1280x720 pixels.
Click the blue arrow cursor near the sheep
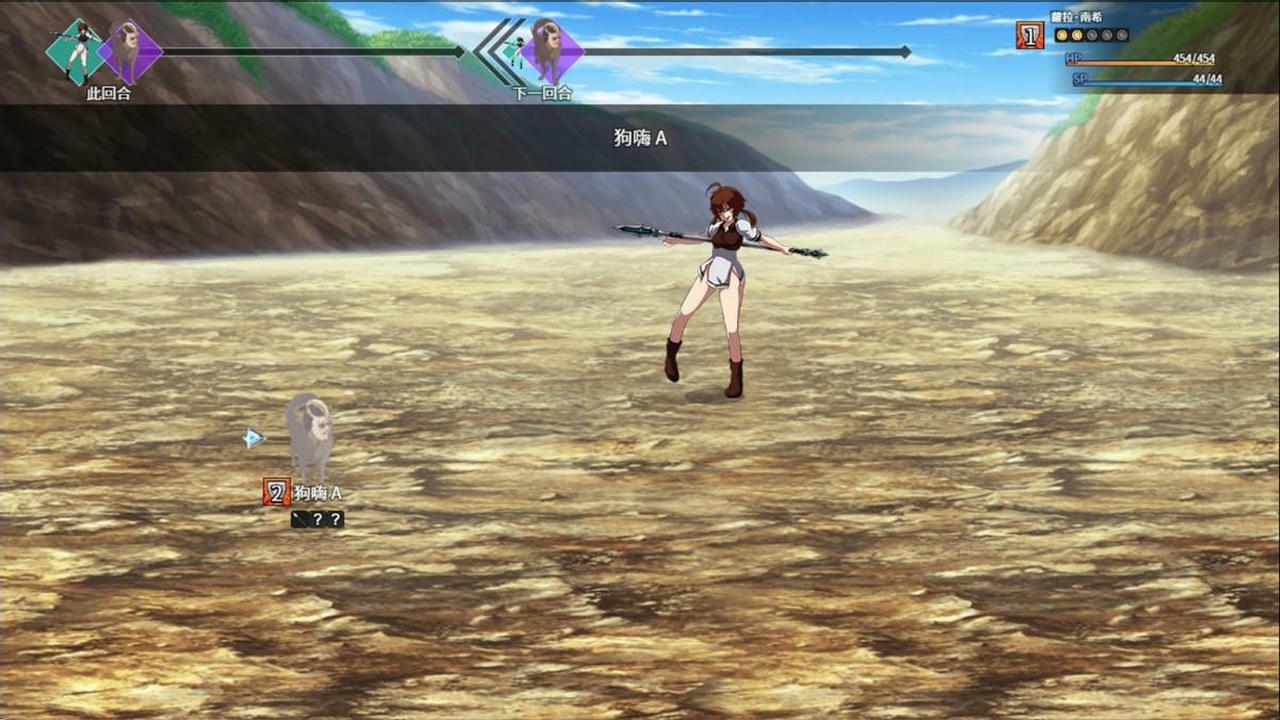coord(254,438)
